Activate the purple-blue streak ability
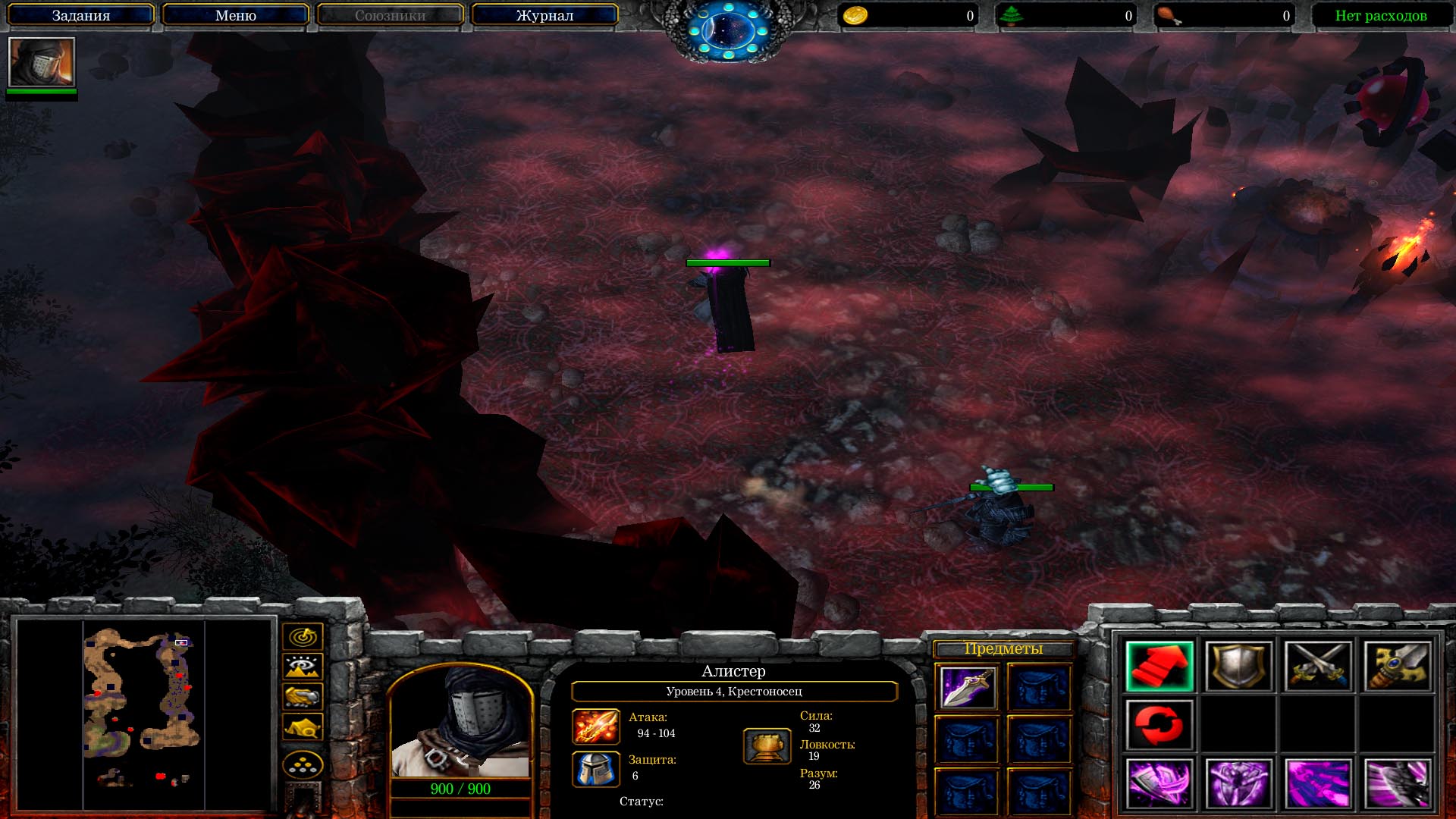 (1318, 783)
